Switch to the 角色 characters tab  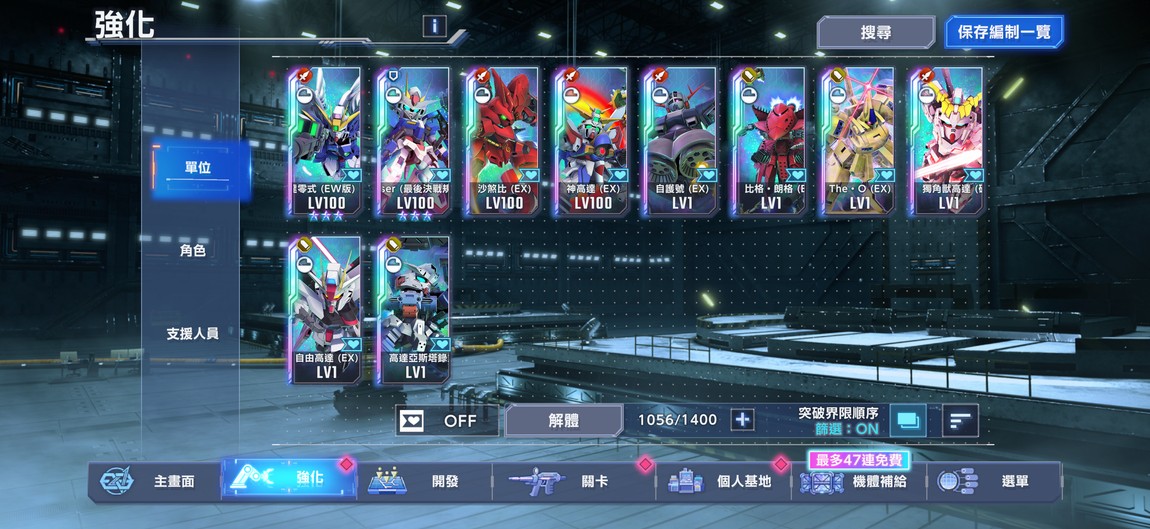pyautogui.click(x=193, y=251)
